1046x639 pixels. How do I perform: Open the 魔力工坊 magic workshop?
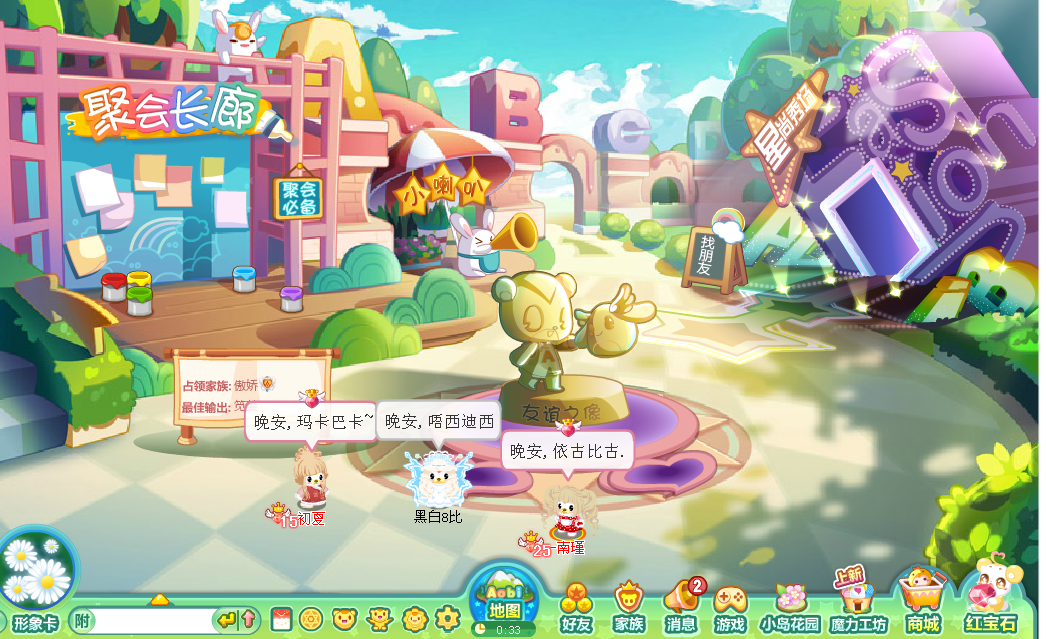pyautogui.click(x=857, y=608)
